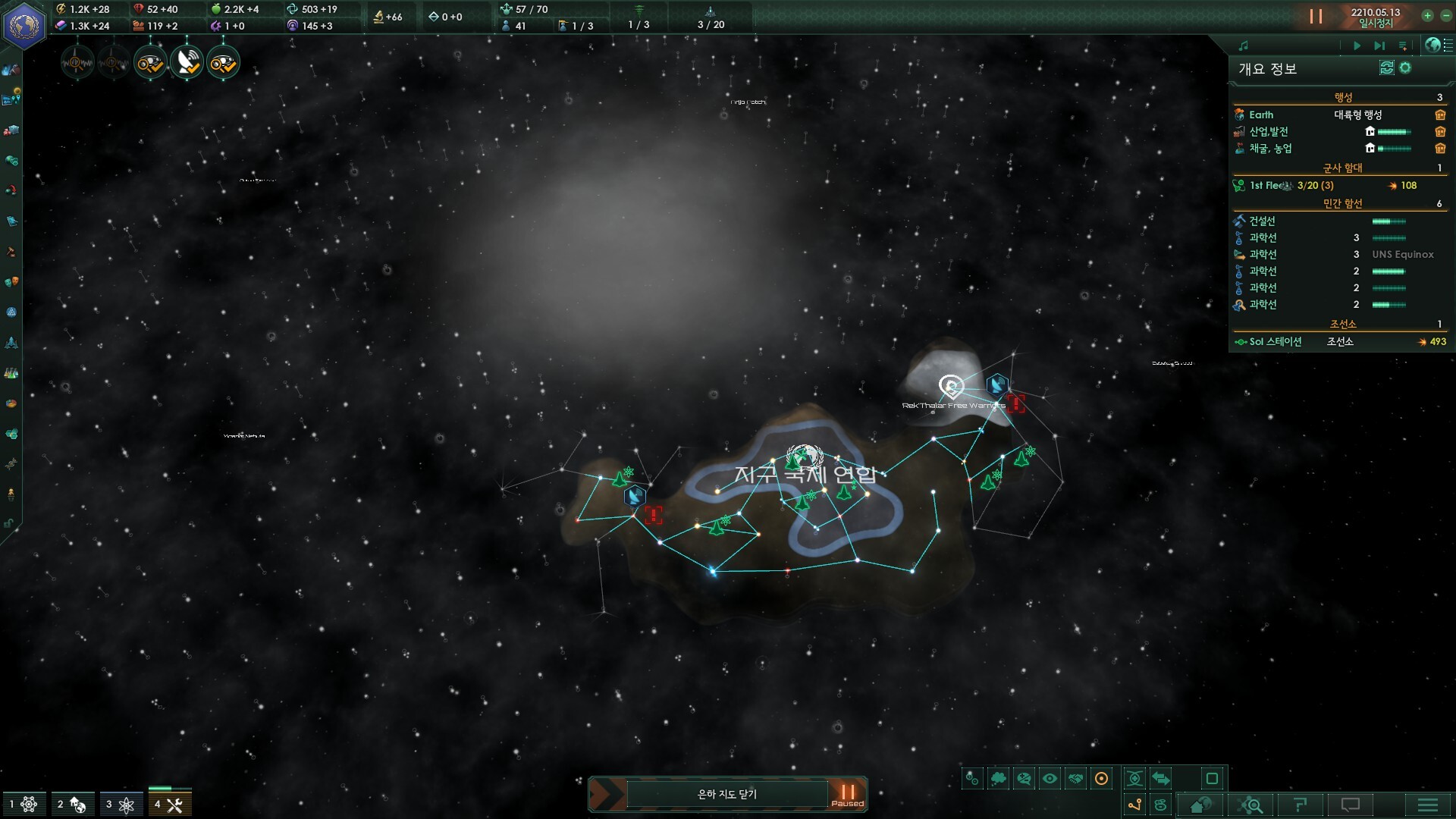This screenshot has height=819, width=1456.
Task: Toggle the handshake diplomacy map mode
Action: point(1076,779)
